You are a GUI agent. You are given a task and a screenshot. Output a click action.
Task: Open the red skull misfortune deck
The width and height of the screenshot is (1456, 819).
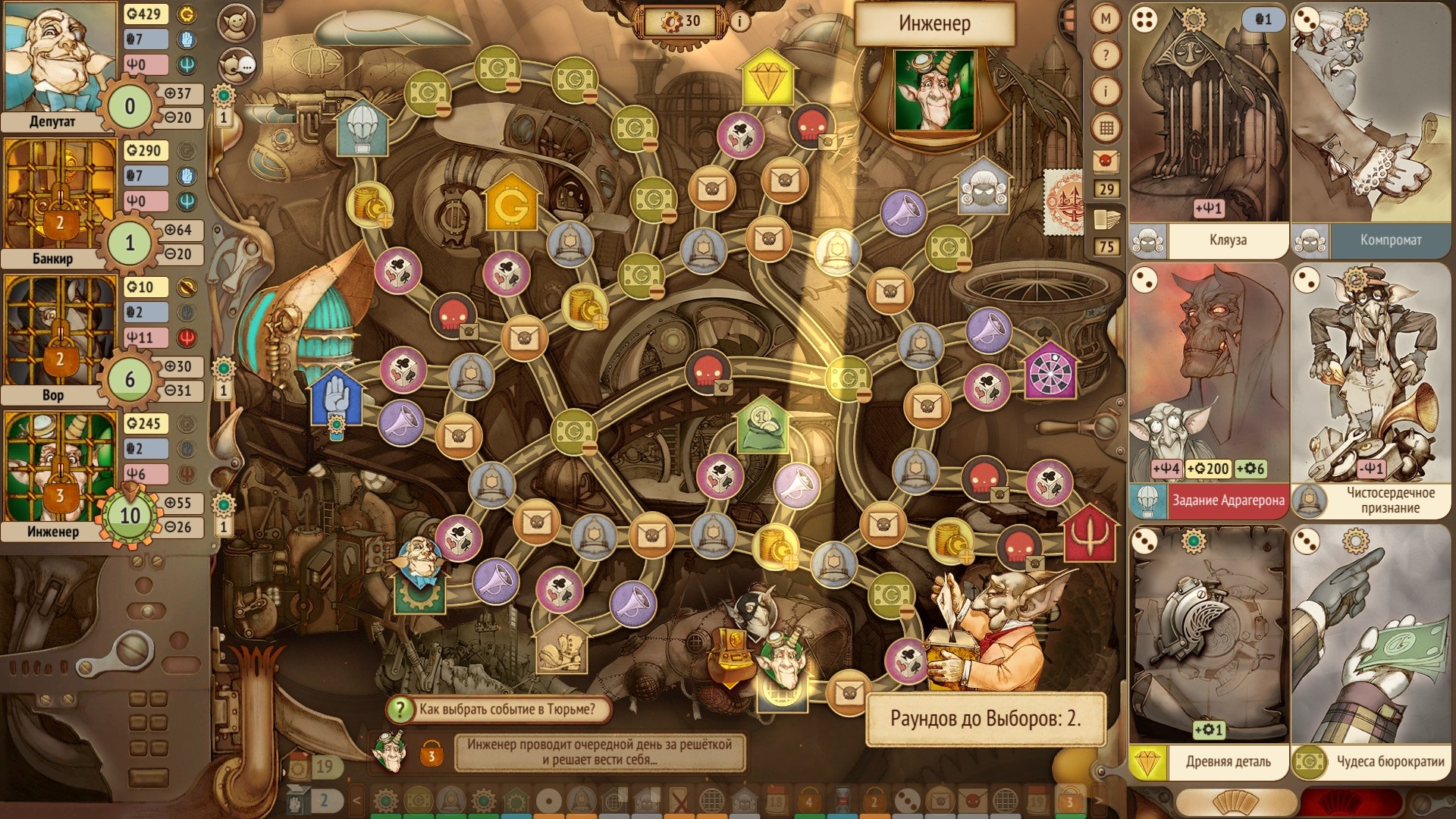[1106, 161]
